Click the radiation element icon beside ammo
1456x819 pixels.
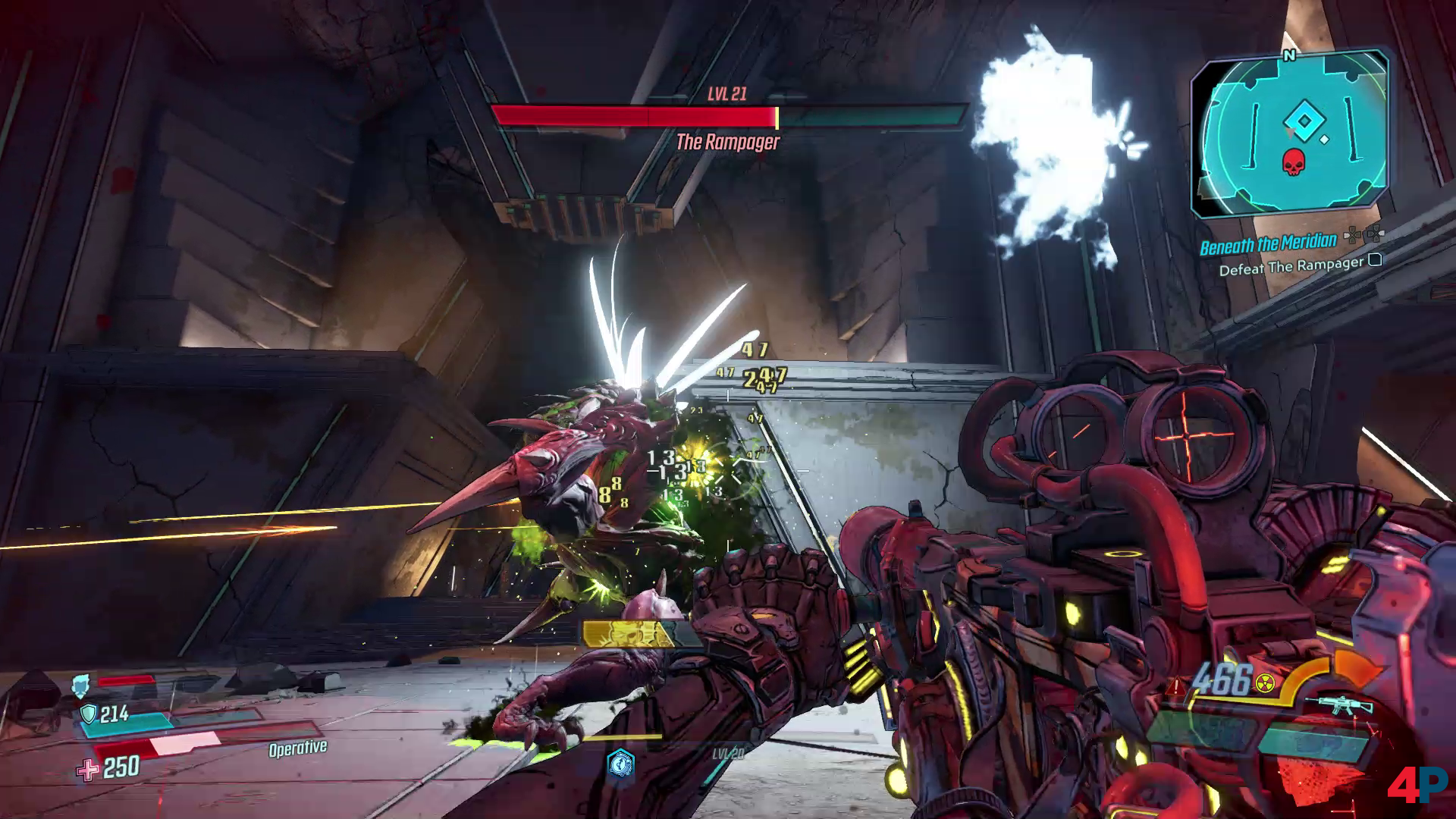pos(1264,684)
